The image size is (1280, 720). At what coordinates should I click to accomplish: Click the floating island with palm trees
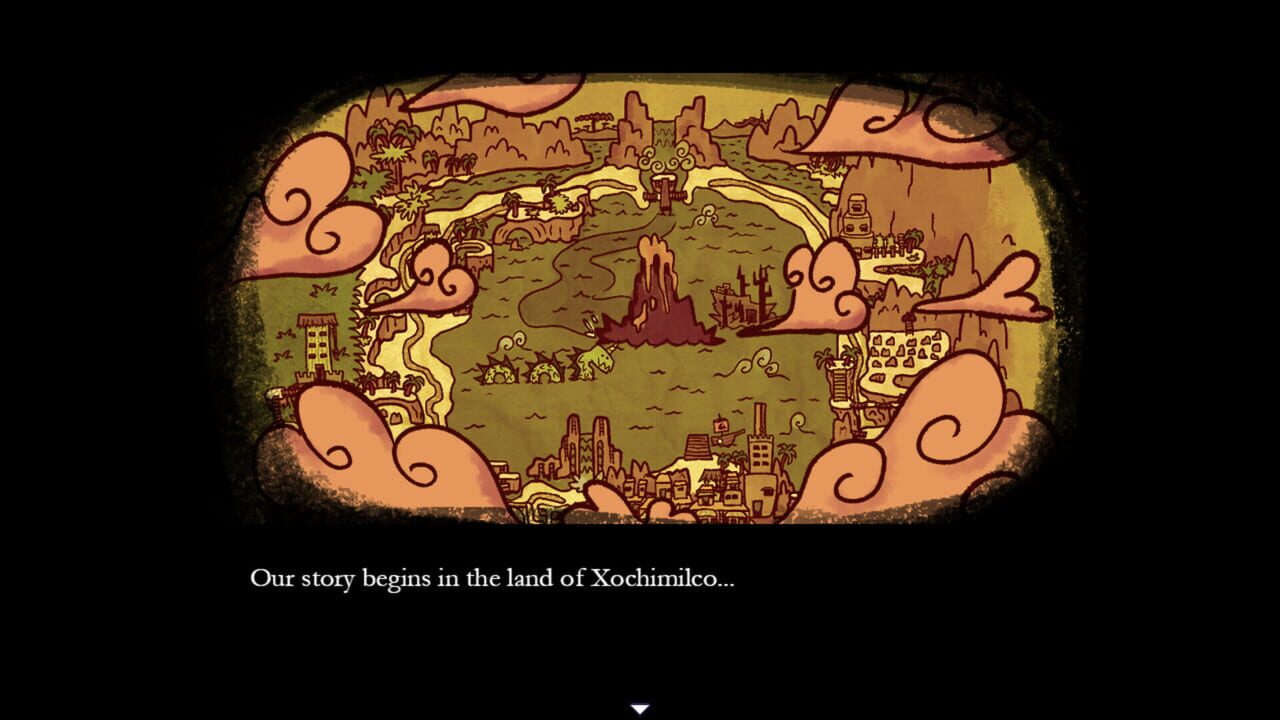point(540,203)
